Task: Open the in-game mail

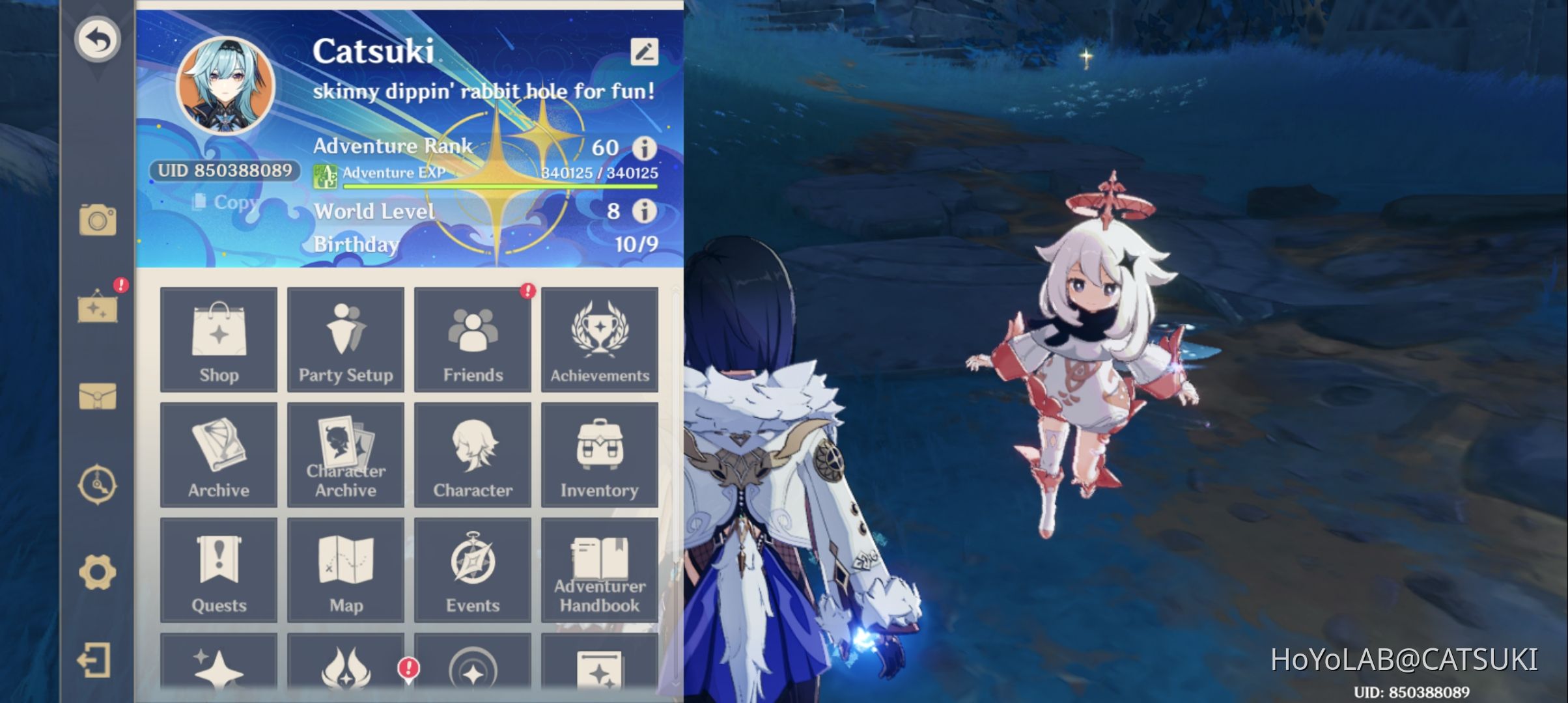Action: (99, 397)
